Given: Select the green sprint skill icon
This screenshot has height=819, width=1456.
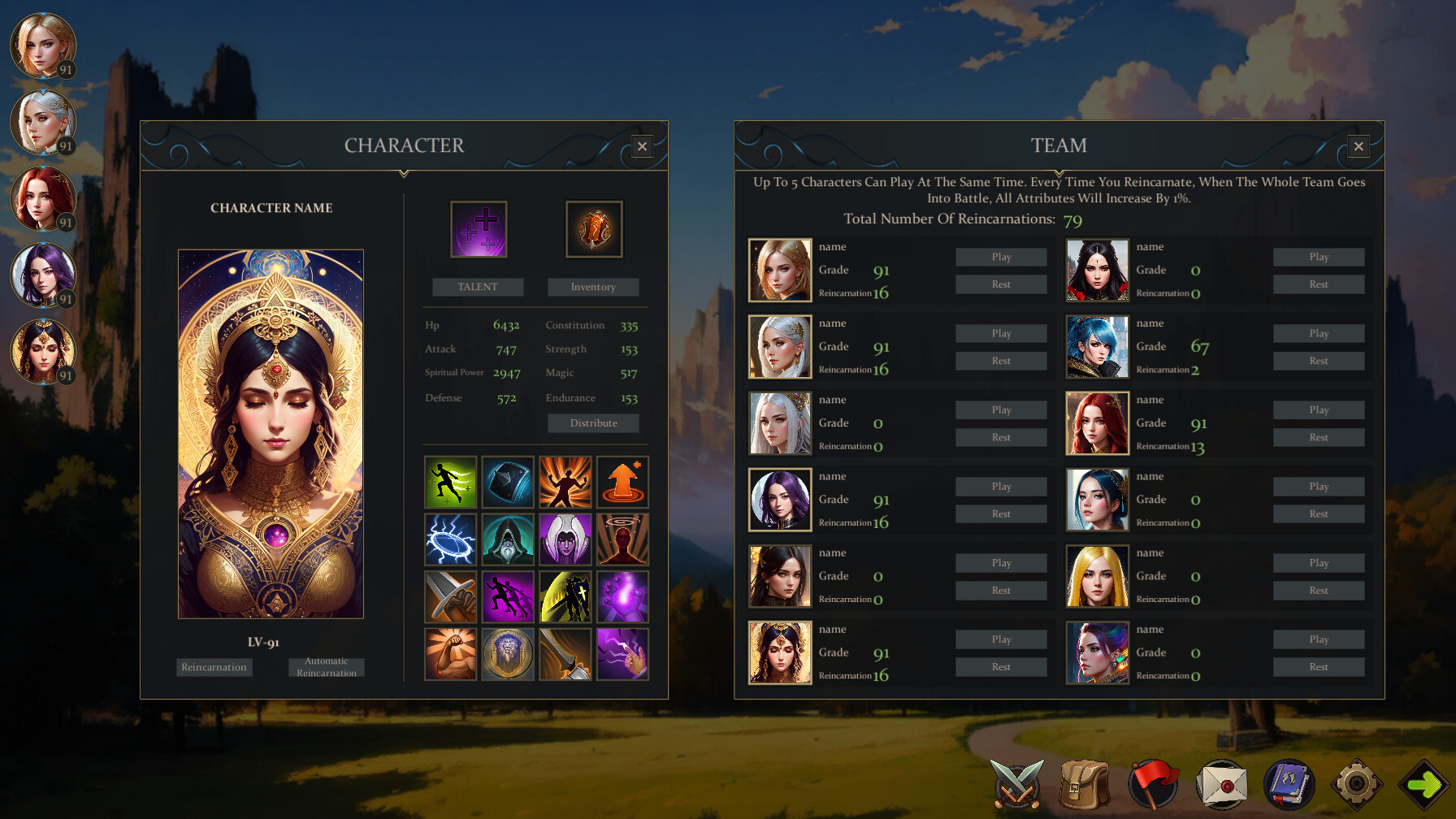Looking at the screenshot, I should pyautogui.click(x=450, y=482).
